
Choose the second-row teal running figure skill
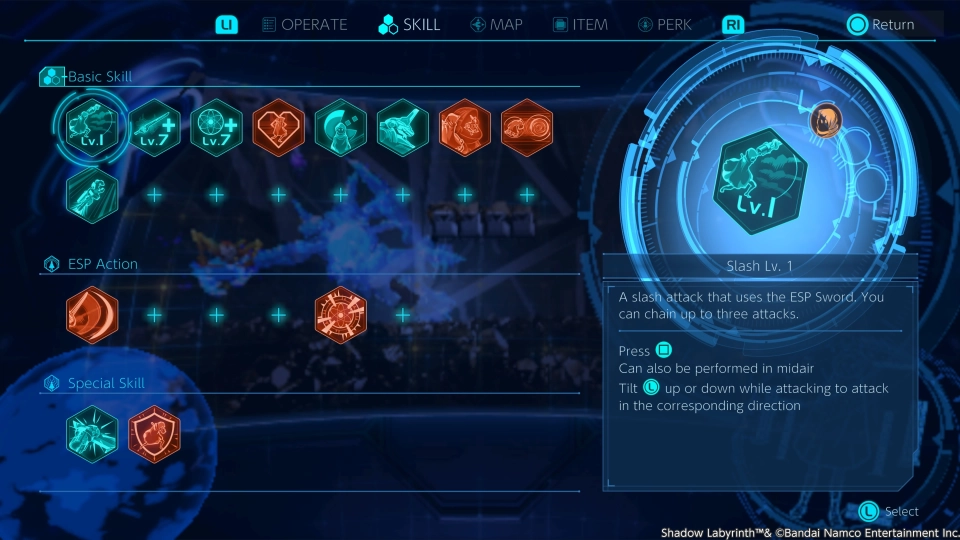click(x=92, y=194)
